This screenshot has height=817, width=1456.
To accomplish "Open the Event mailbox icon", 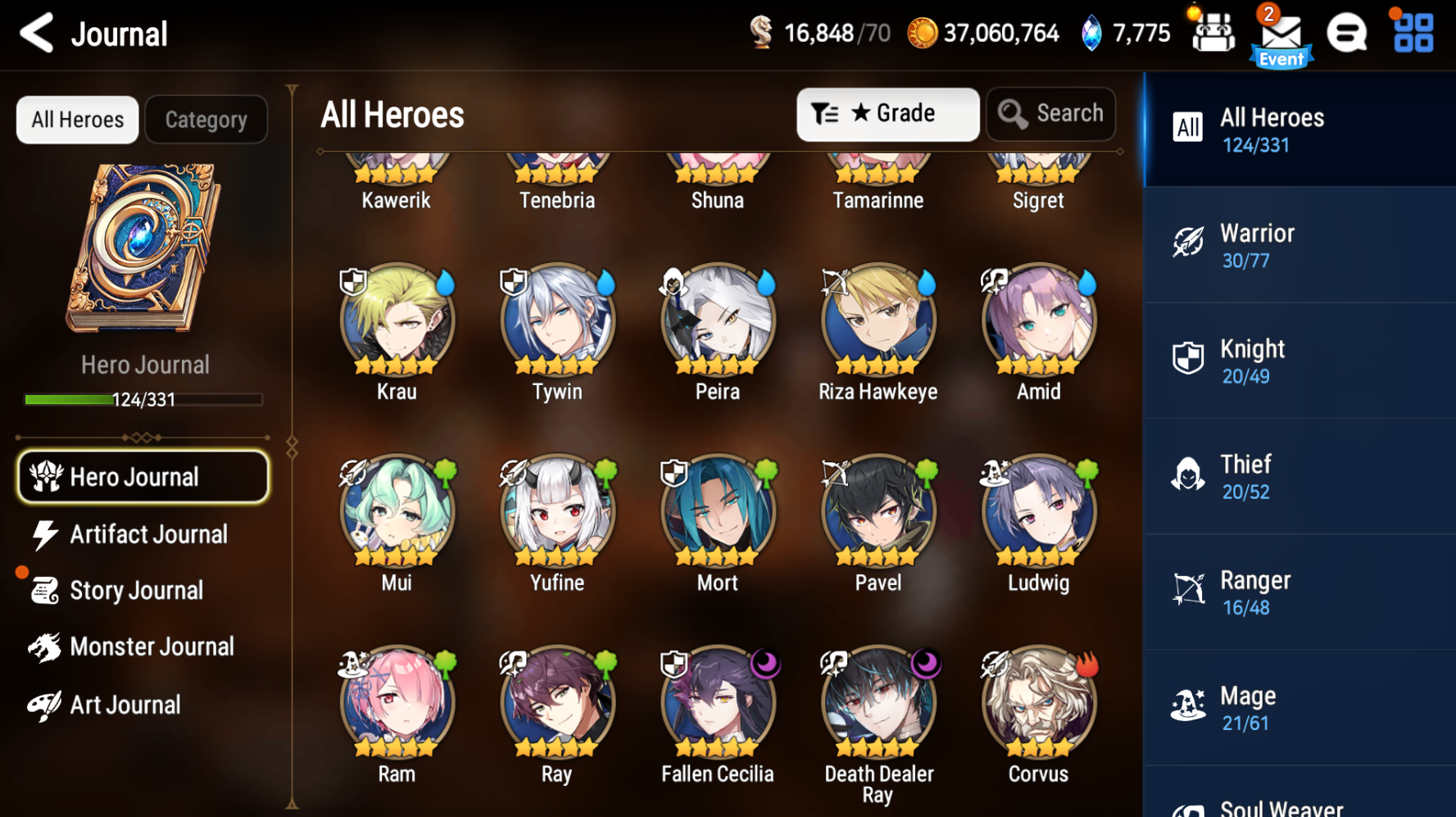I will pyautogui.click(x=1279, y=34).
